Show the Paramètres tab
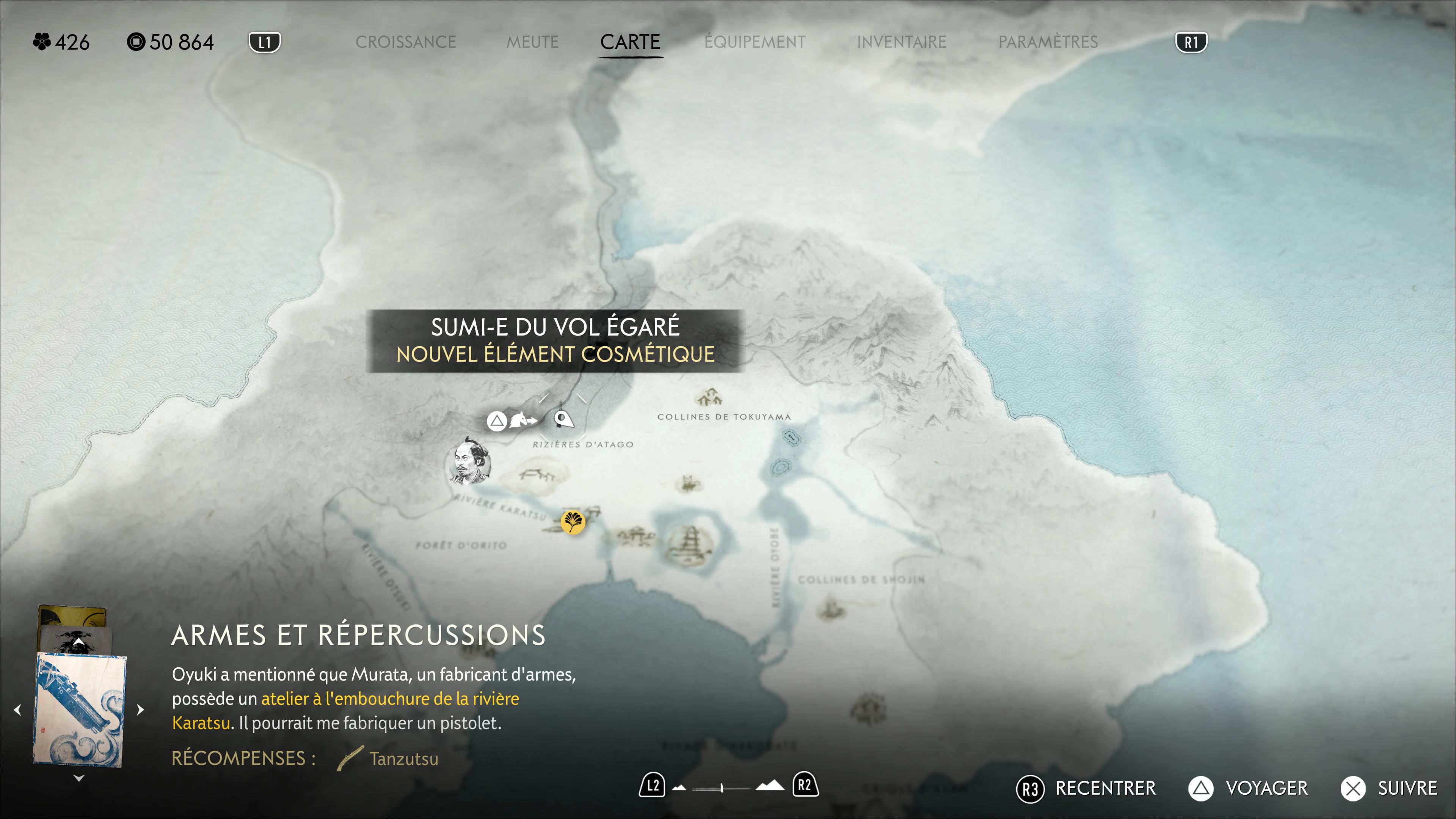The width and height of the screenshot is (1456, 819). coord(1047,42)
